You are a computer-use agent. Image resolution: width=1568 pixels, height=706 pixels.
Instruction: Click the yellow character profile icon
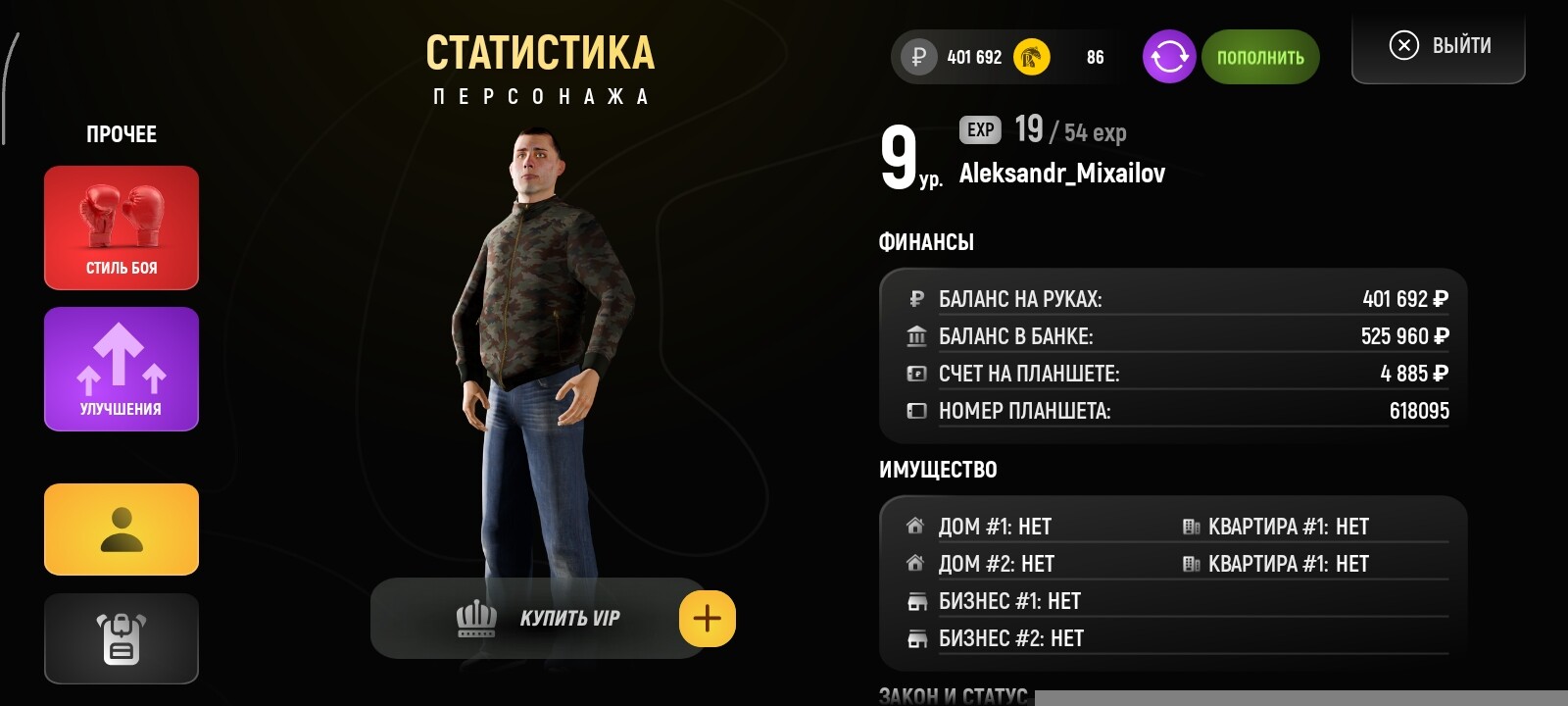[x=120, y=529]
